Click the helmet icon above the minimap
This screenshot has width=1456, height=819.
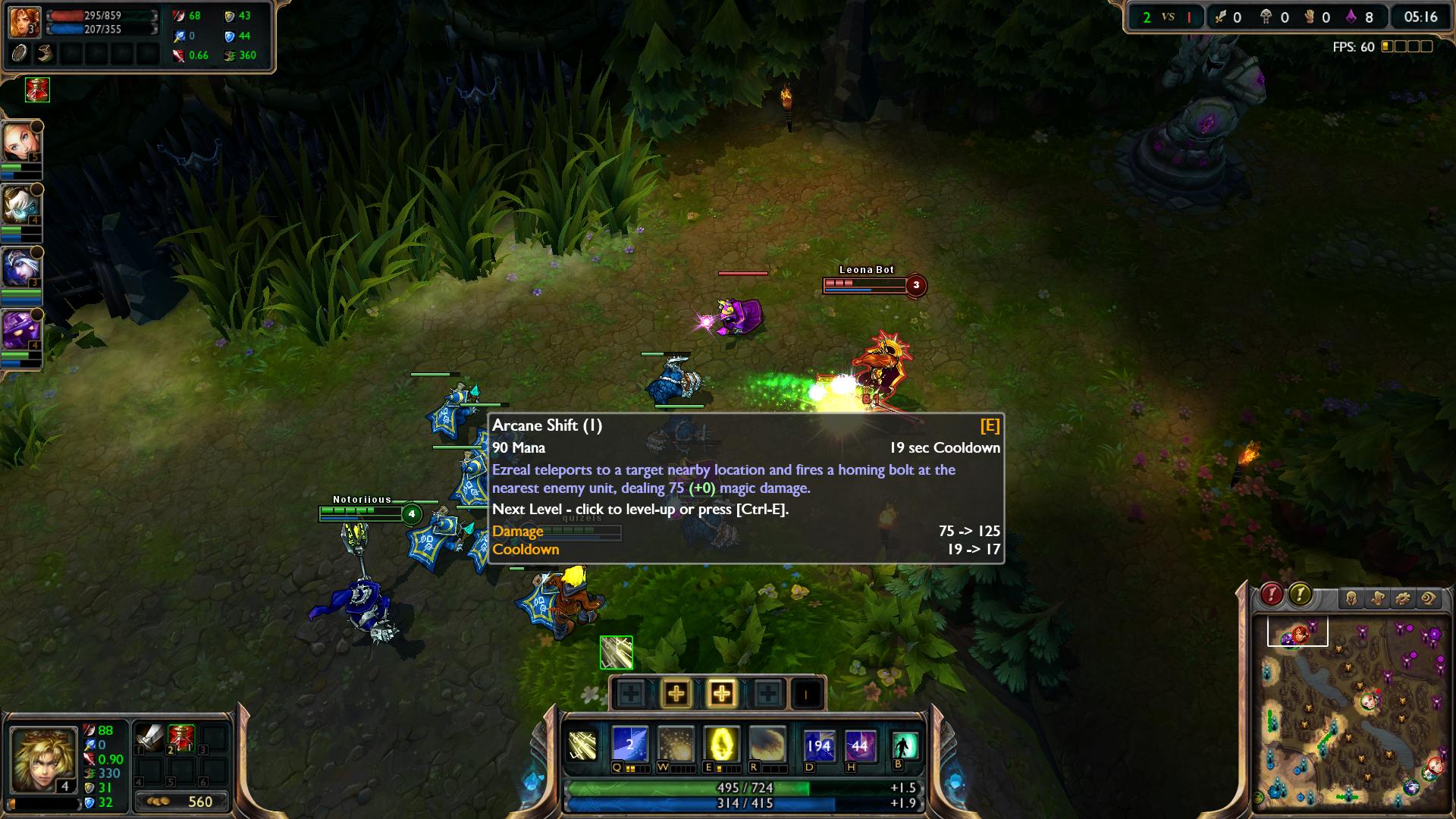[x=1351, y=598]
